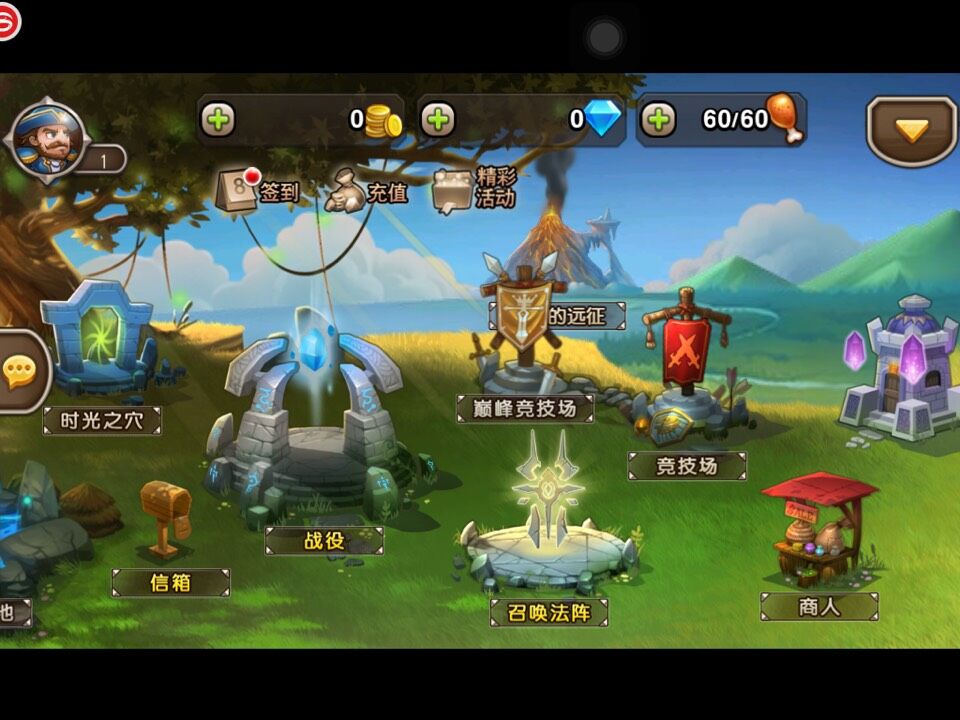Viewport: 960px width, 720px height.
Task: Open the chat speech bubble button
Action: click(x=19, y=372)
